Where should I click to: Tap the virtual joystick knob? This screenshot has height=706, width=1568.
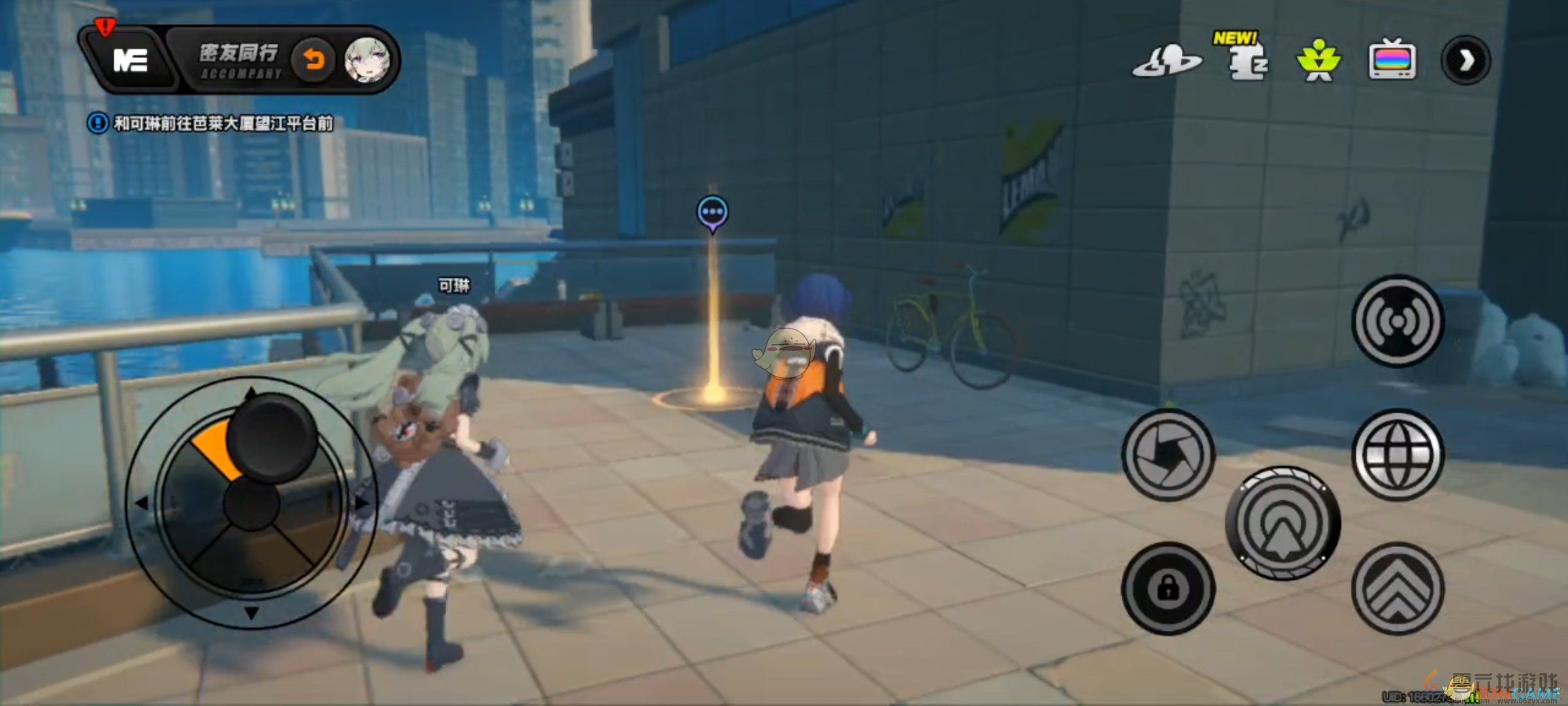coord(272,435)
